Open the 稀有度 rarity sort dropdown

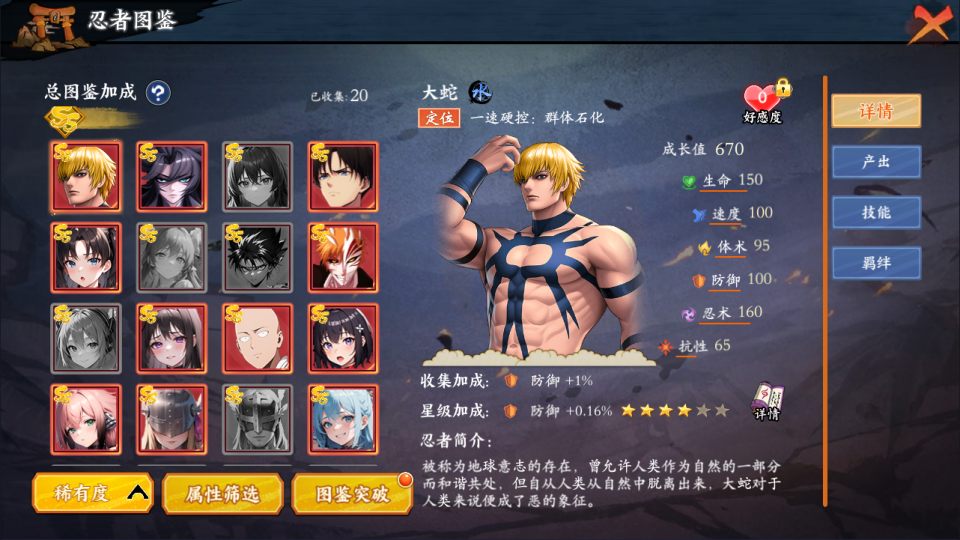tap(92, 493)
